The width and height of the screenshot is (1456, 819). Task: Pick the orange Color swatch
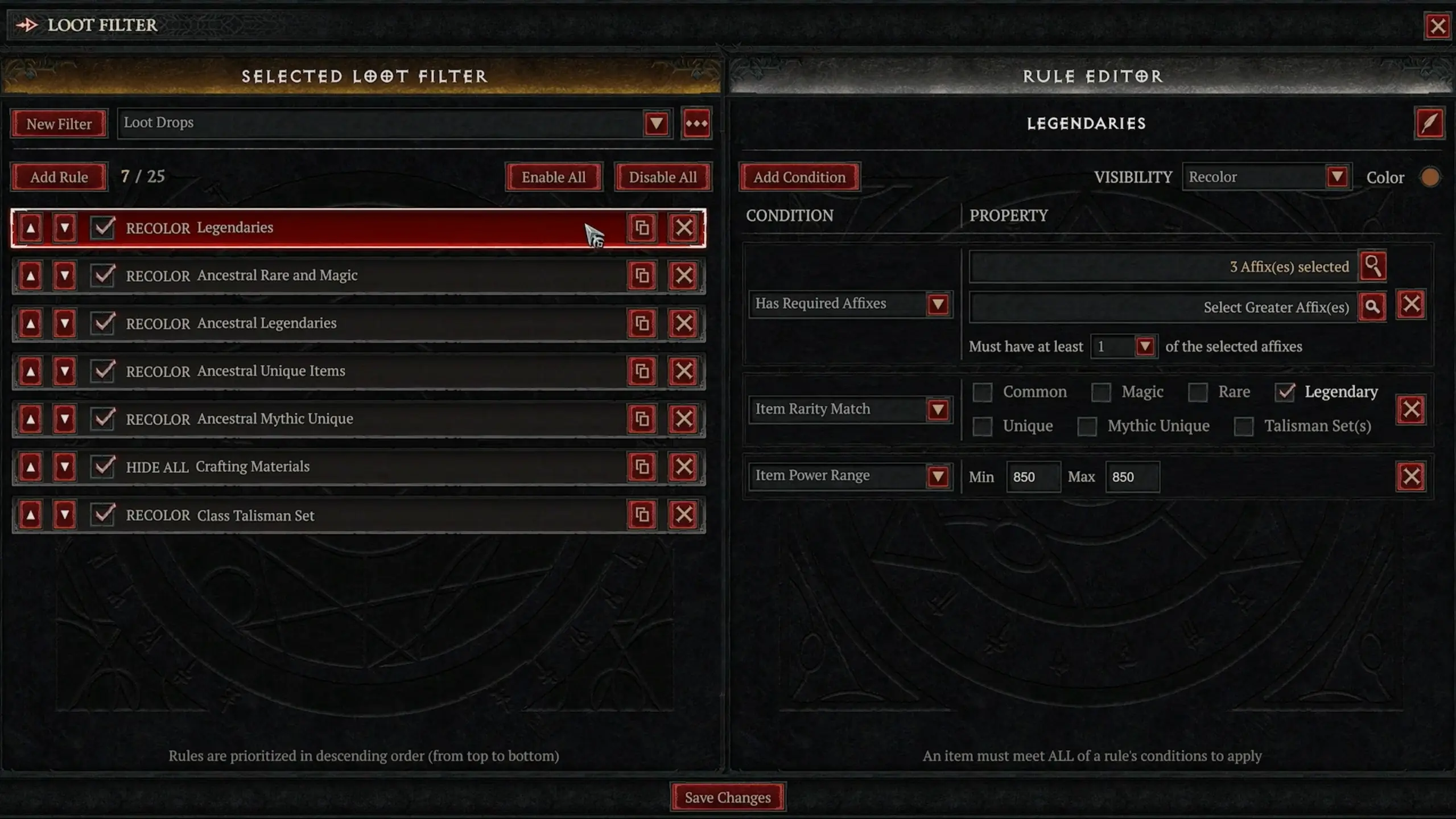1430,177
